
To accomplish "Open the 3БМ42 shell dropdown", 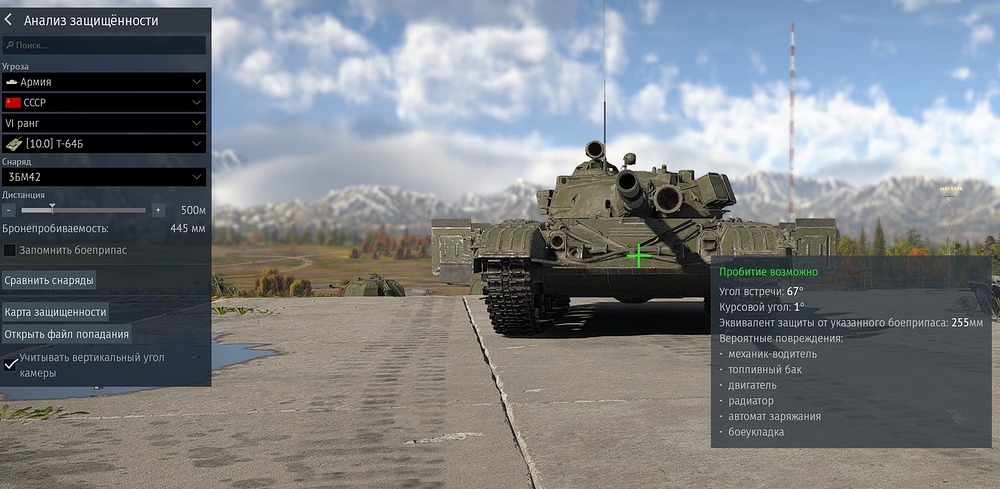I will [x=104, y=177].
